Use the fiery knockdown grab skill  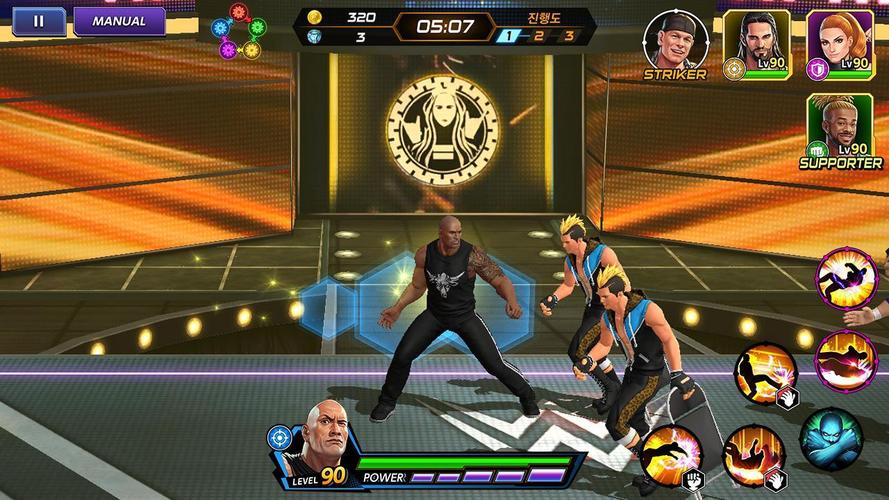coord(750,454)
